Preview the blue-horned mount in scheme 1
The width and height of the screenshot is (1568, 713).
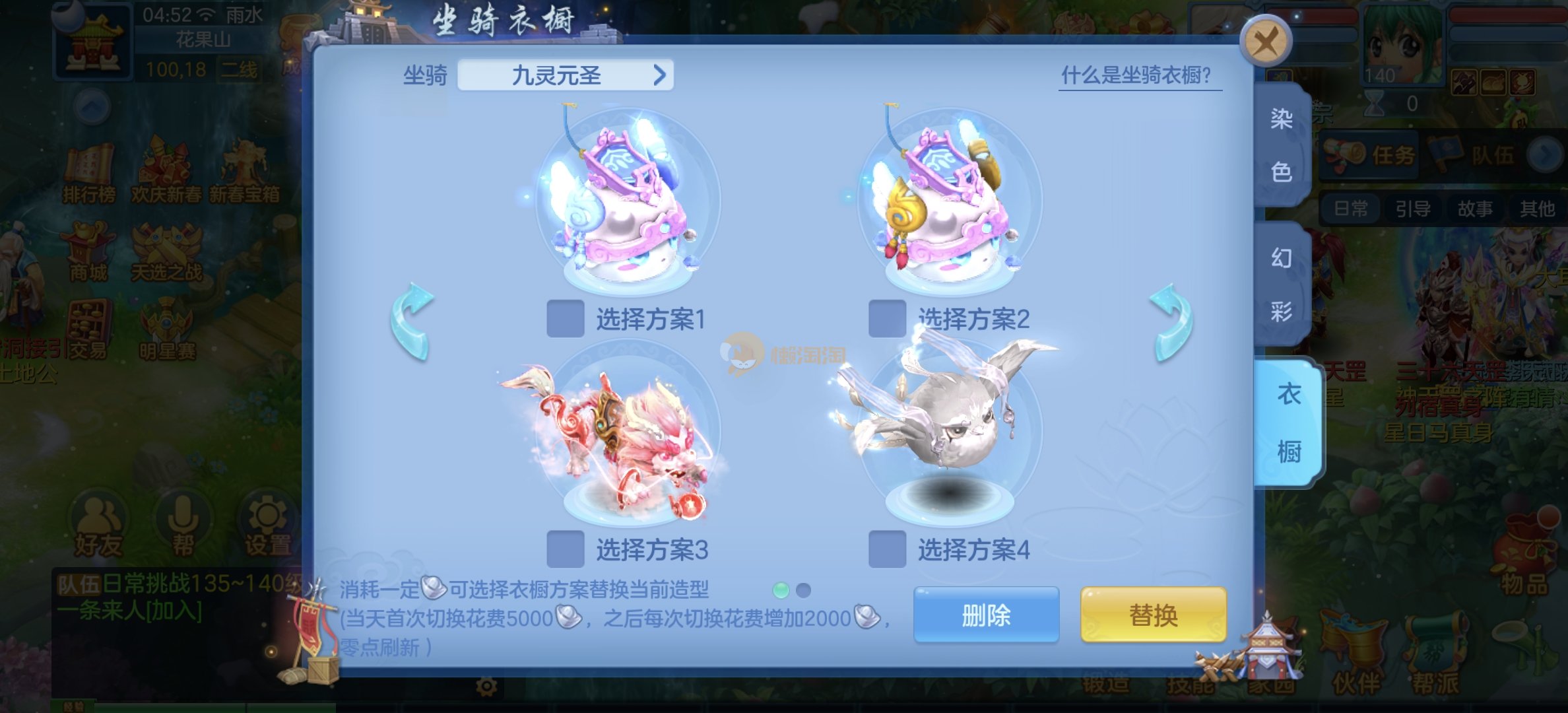coord(626,201)
